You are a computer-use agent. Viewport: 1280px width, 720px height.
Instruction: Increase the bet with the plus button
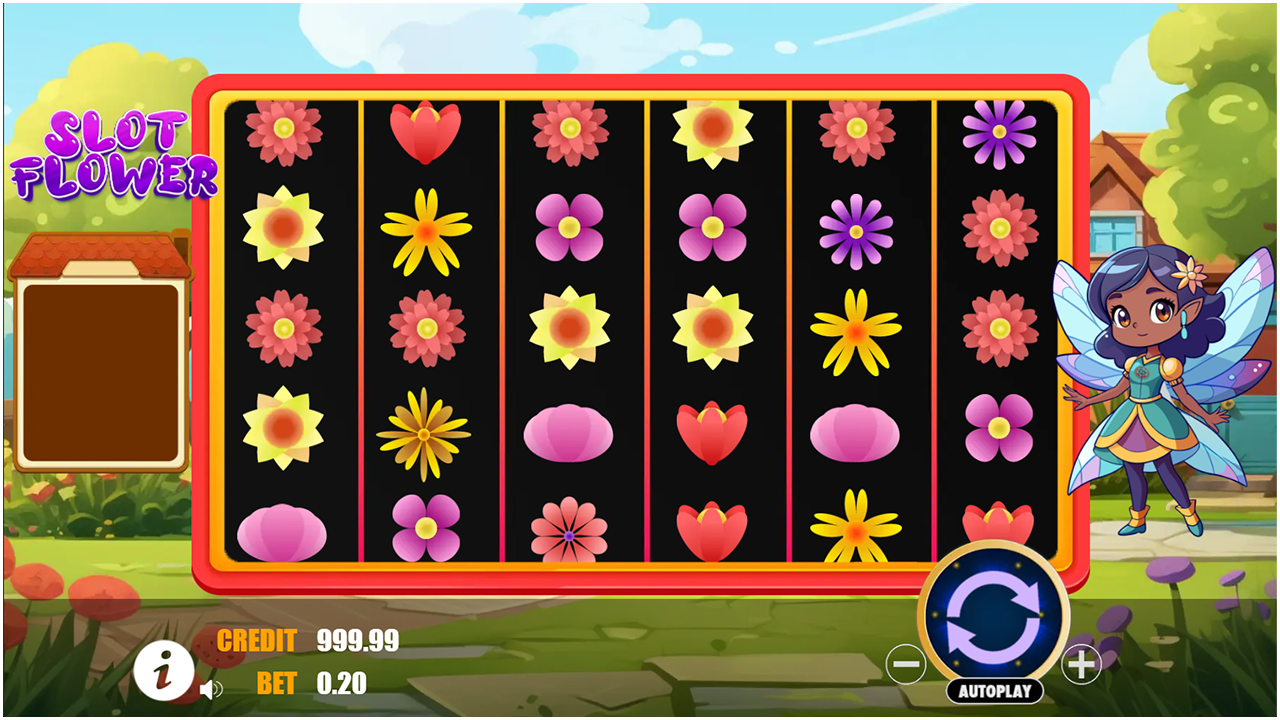pyautogui.click(x=1081, y=662)
